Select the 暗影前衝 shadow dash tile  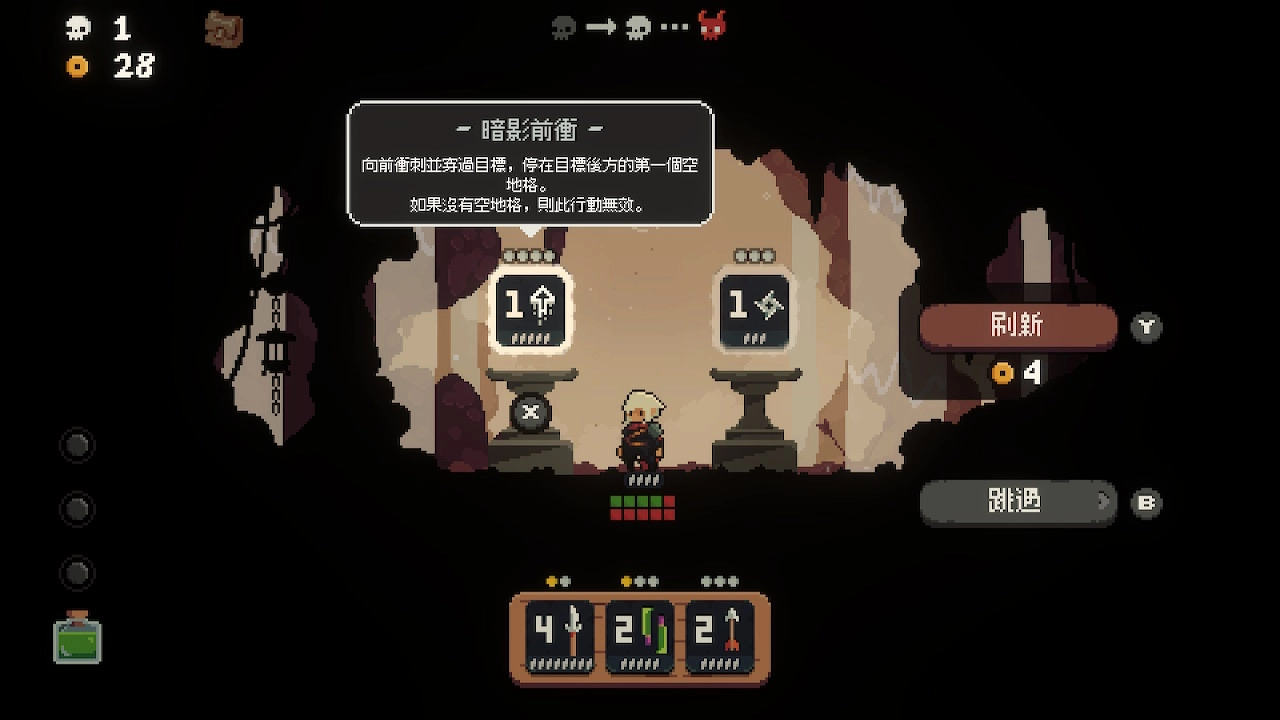(x=530, y=309)
